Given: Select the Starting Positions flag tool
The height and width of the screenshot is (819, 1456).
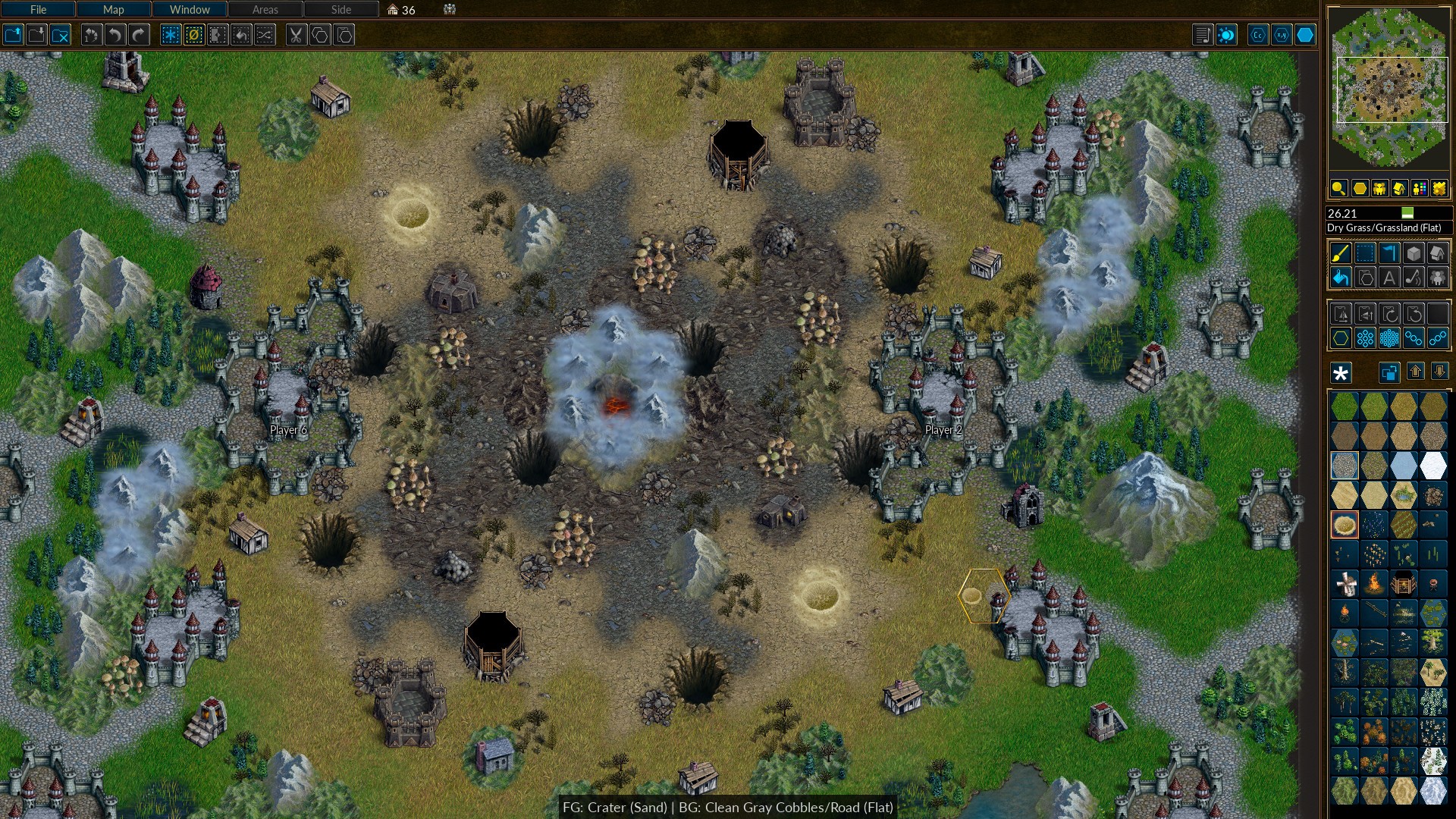Looking at the screenshot, I should tap(1390, 254).
